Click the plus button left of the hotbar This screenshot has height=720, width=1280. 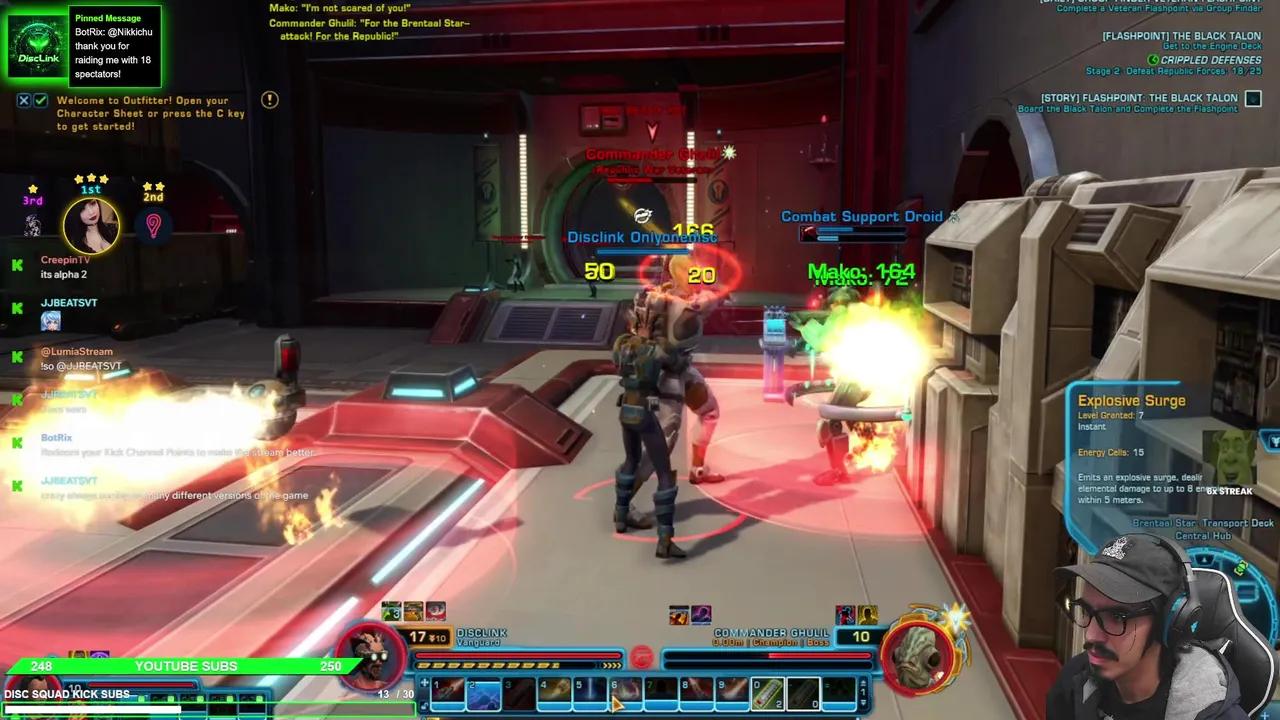[424, 685]
